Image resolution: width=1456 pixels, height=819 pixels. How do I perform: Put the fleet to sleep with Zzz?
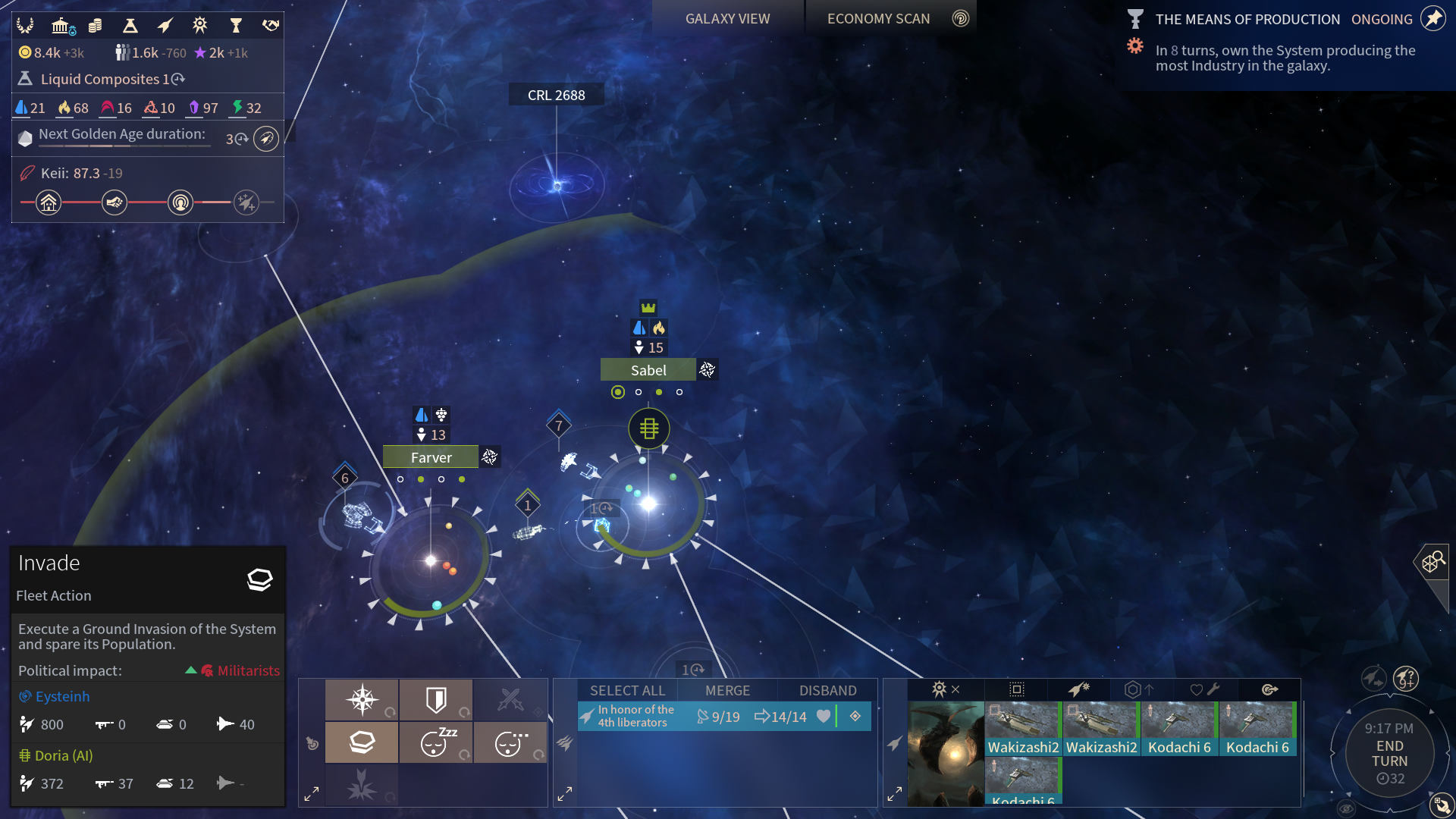coord(436,742)
